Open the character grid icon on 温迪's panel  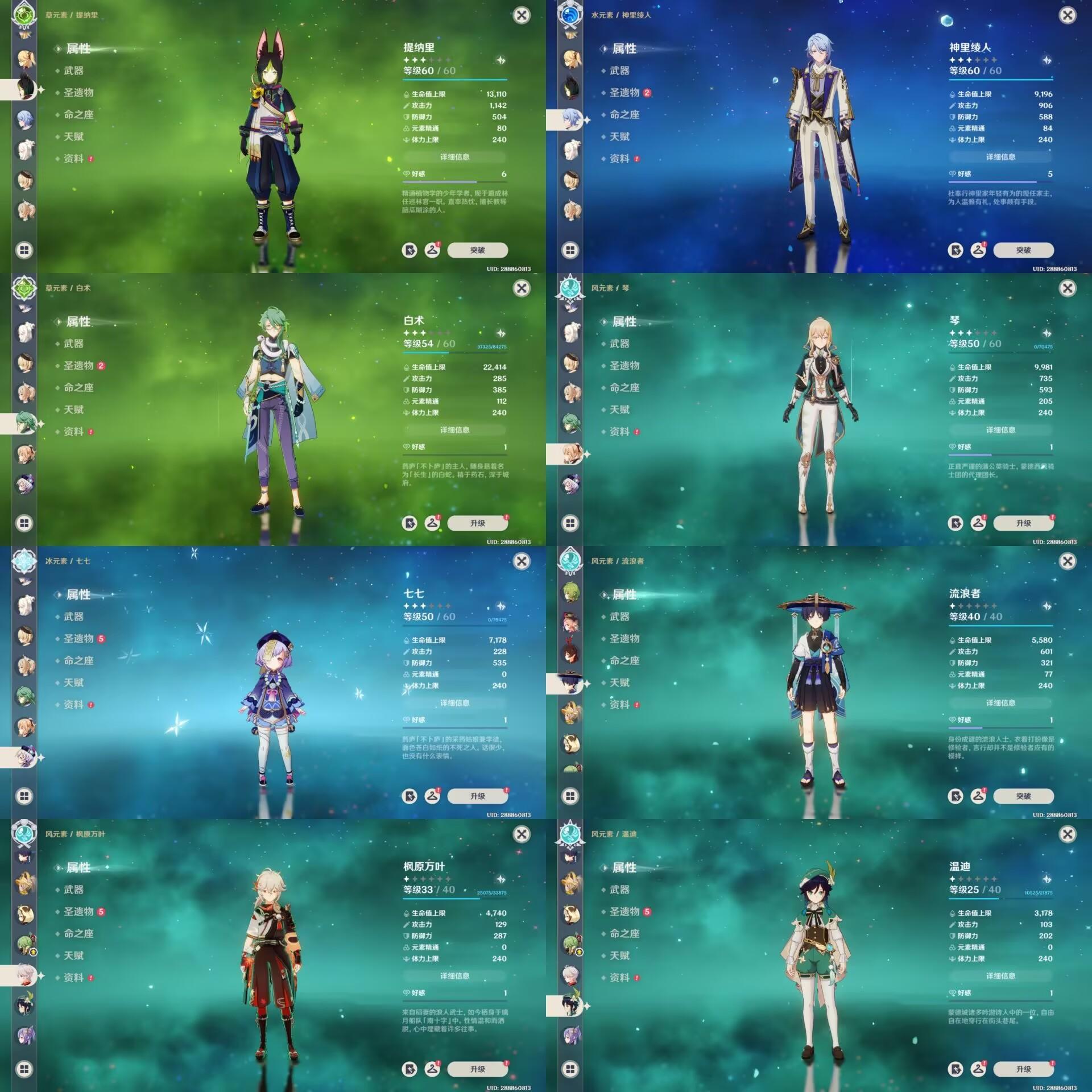[x=570, y=1069]
